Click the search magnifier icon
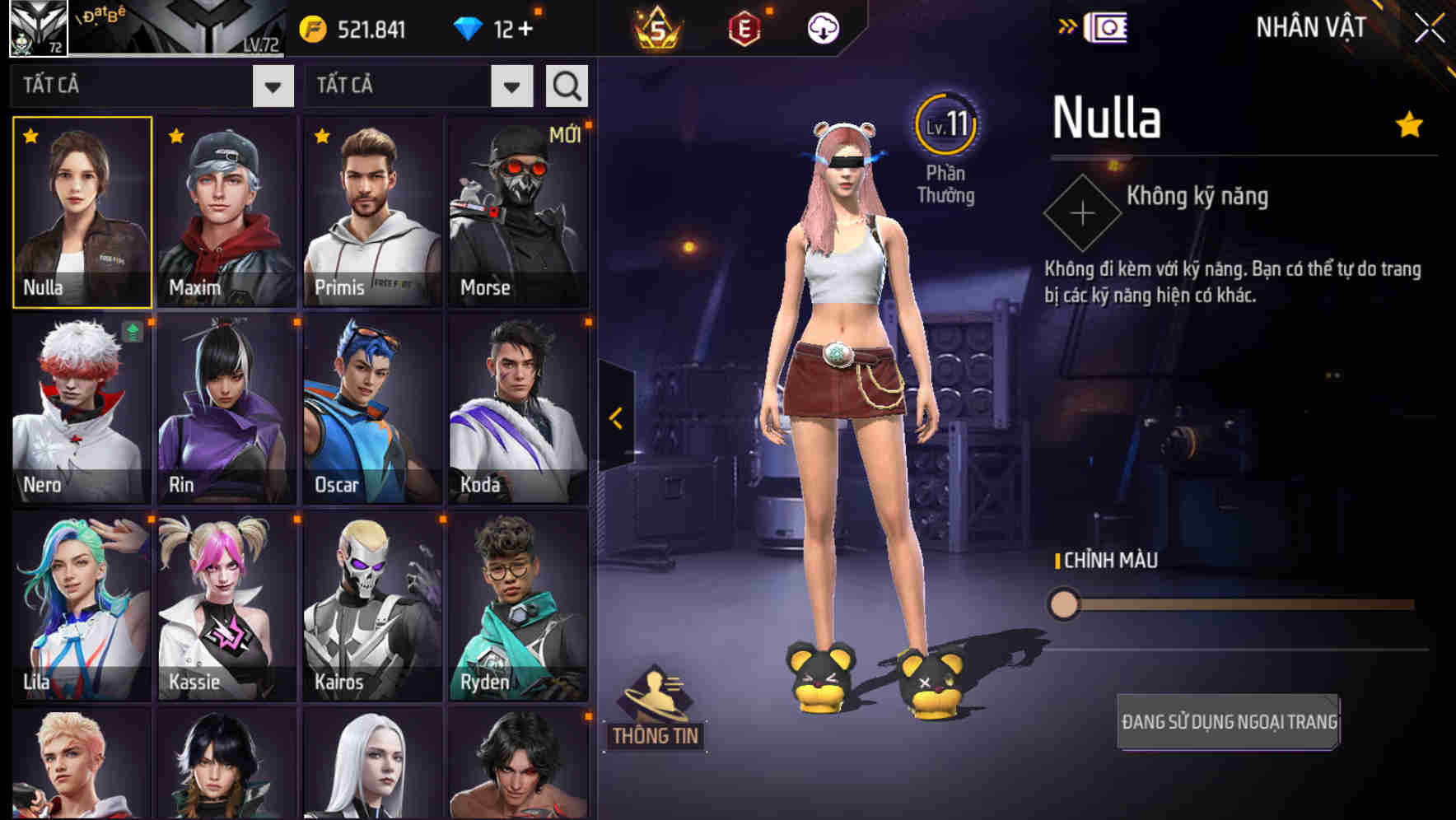 click(566, 85)
